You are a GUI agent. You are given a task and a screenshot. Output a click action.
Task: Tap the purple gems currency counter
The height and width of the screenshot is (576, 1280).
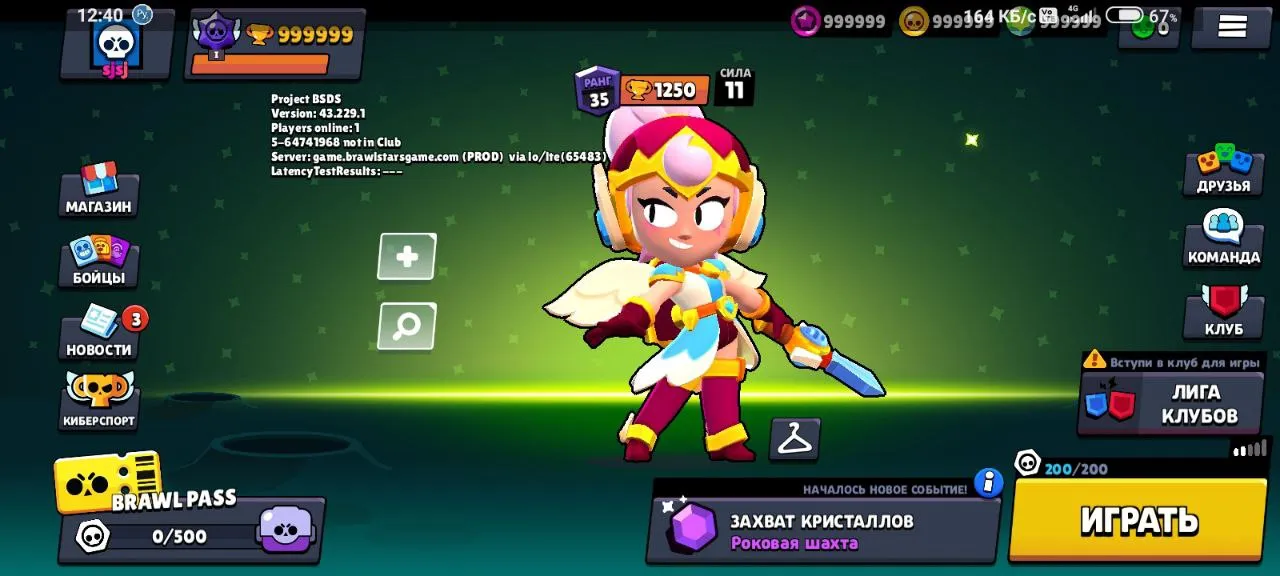(x=839, y=21)
